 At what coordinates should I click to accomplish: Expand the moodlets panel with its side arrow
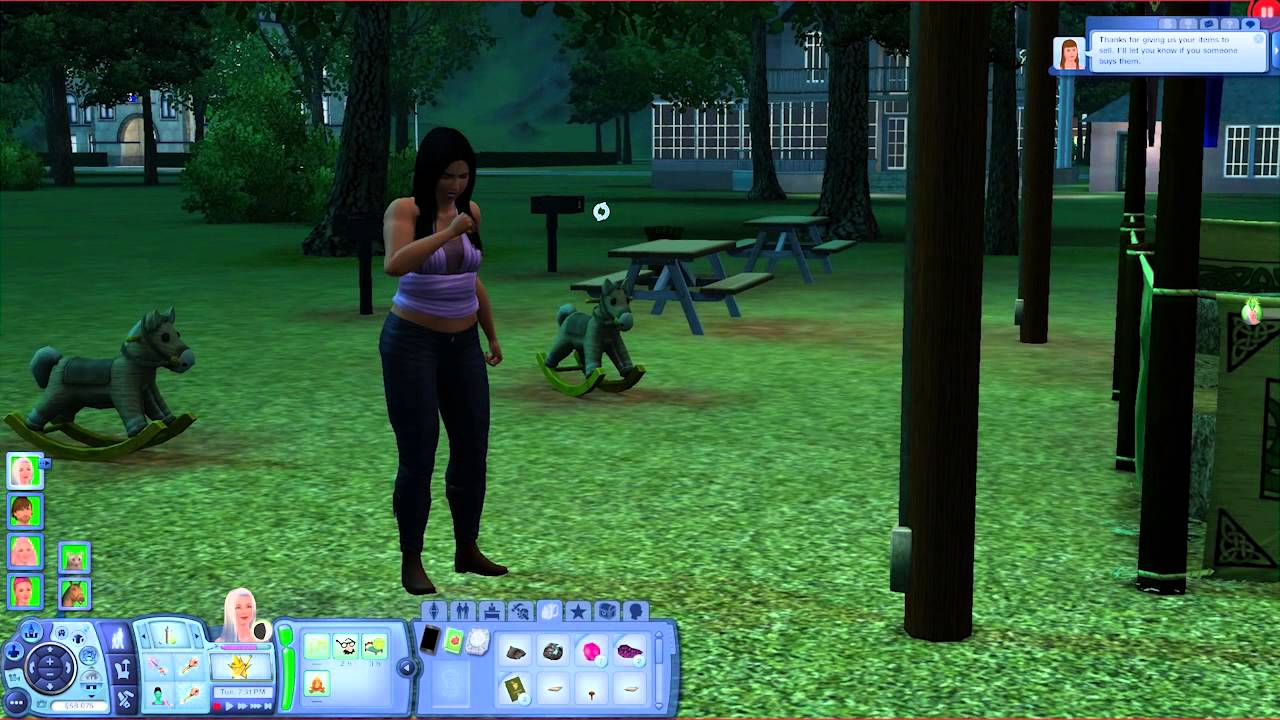406,667
